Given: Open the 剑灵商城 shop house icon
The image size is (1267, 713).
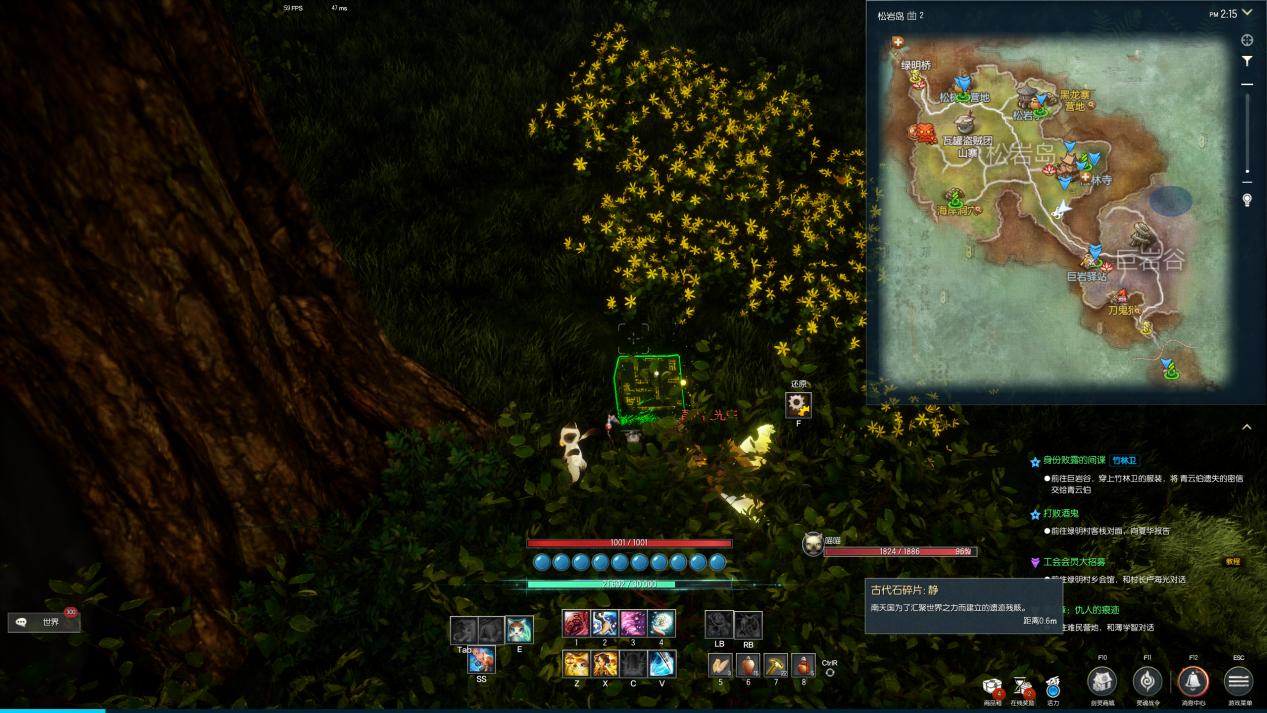Looking at the screenshot, I should coord(1102,681).
